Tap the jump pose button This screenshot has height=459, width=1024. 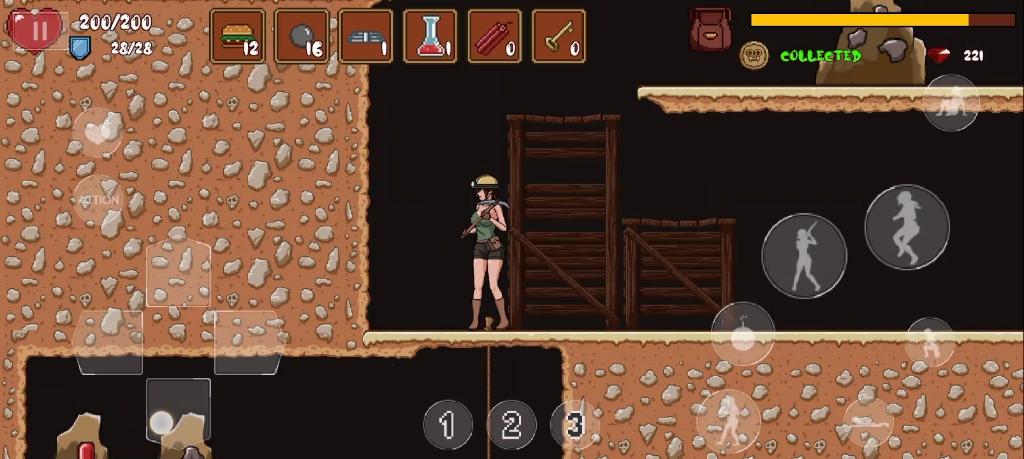pos(906,227)
